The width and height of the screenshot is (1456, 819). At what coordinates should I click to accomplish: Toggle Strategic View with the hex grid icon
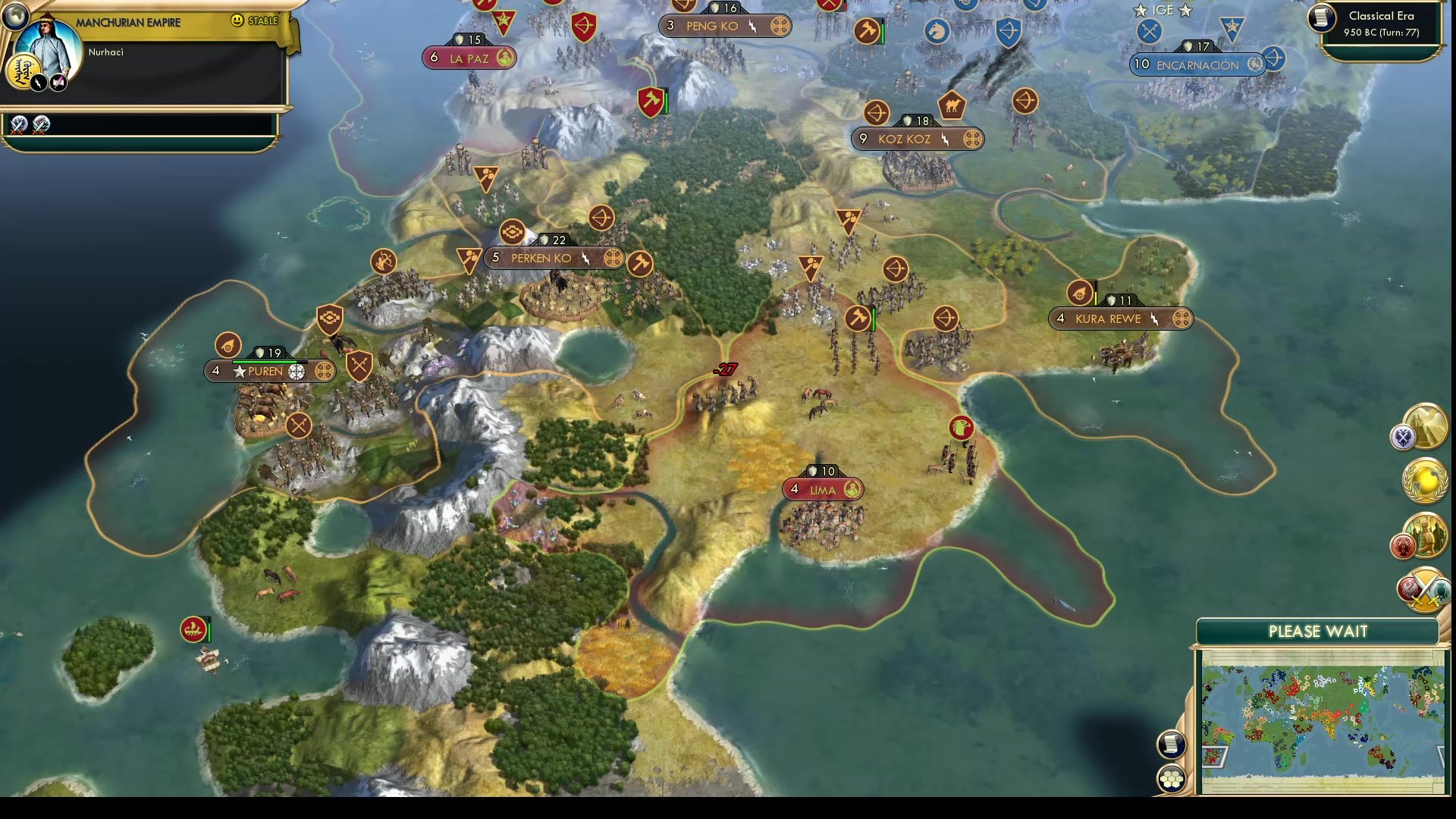pos(1172,778)
